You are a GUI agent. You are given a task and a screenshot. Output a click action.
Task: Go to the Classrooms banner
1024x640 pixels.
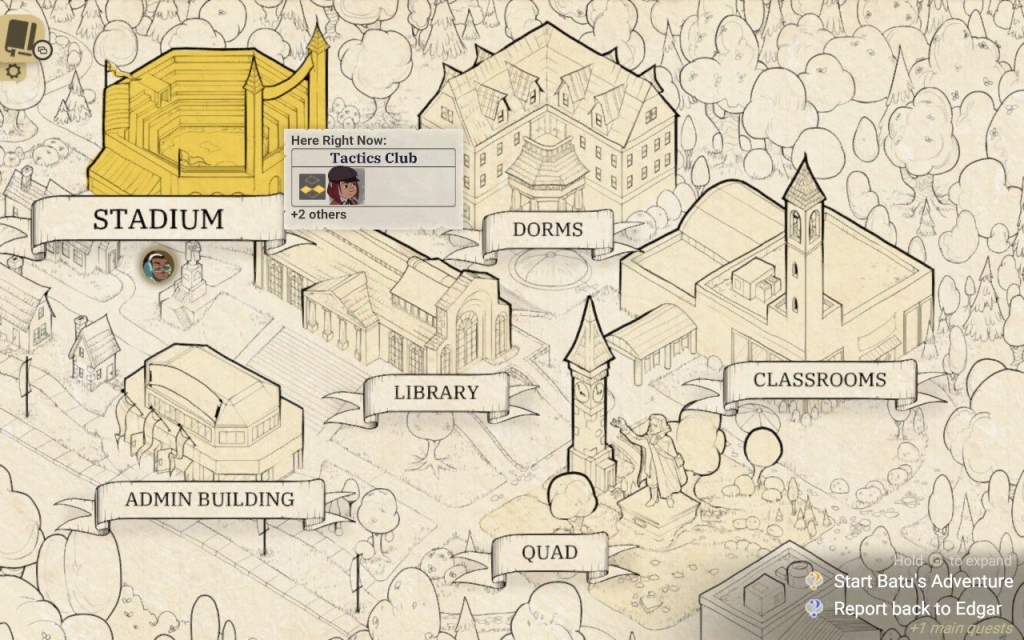[x=819, y=380]
